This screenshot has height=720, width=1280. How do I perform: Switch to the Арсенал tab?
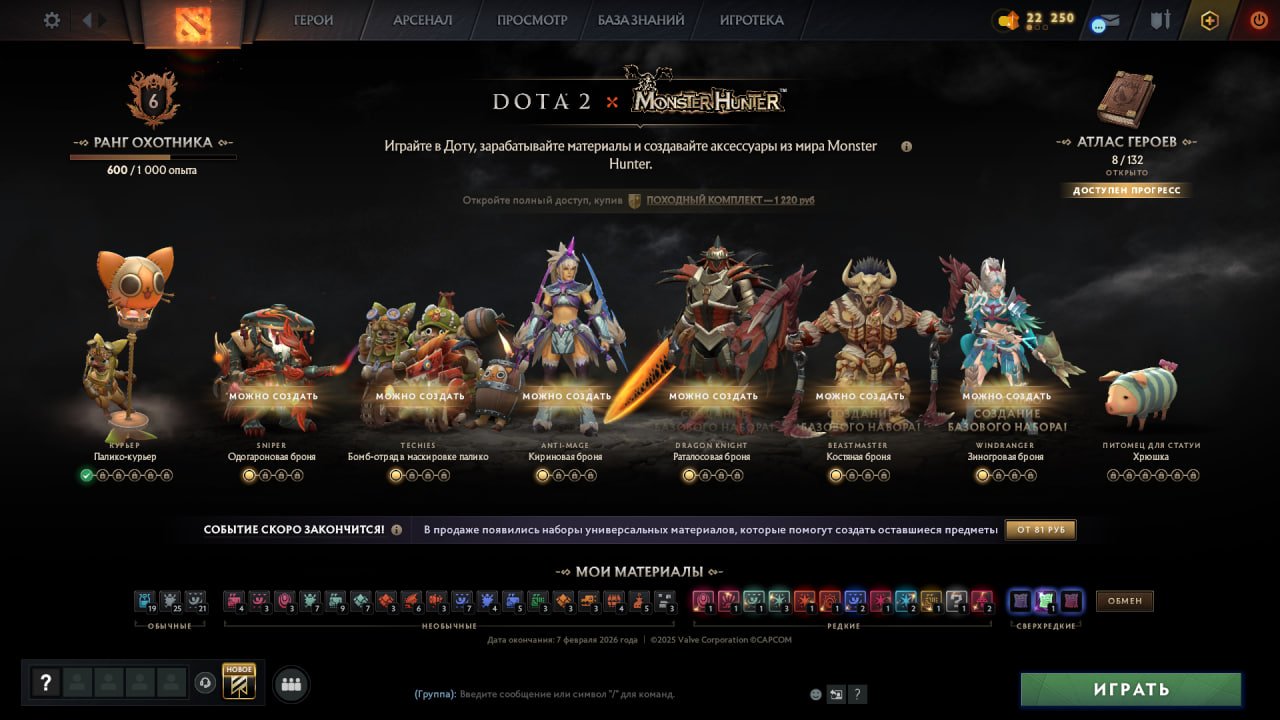[422, 20]
